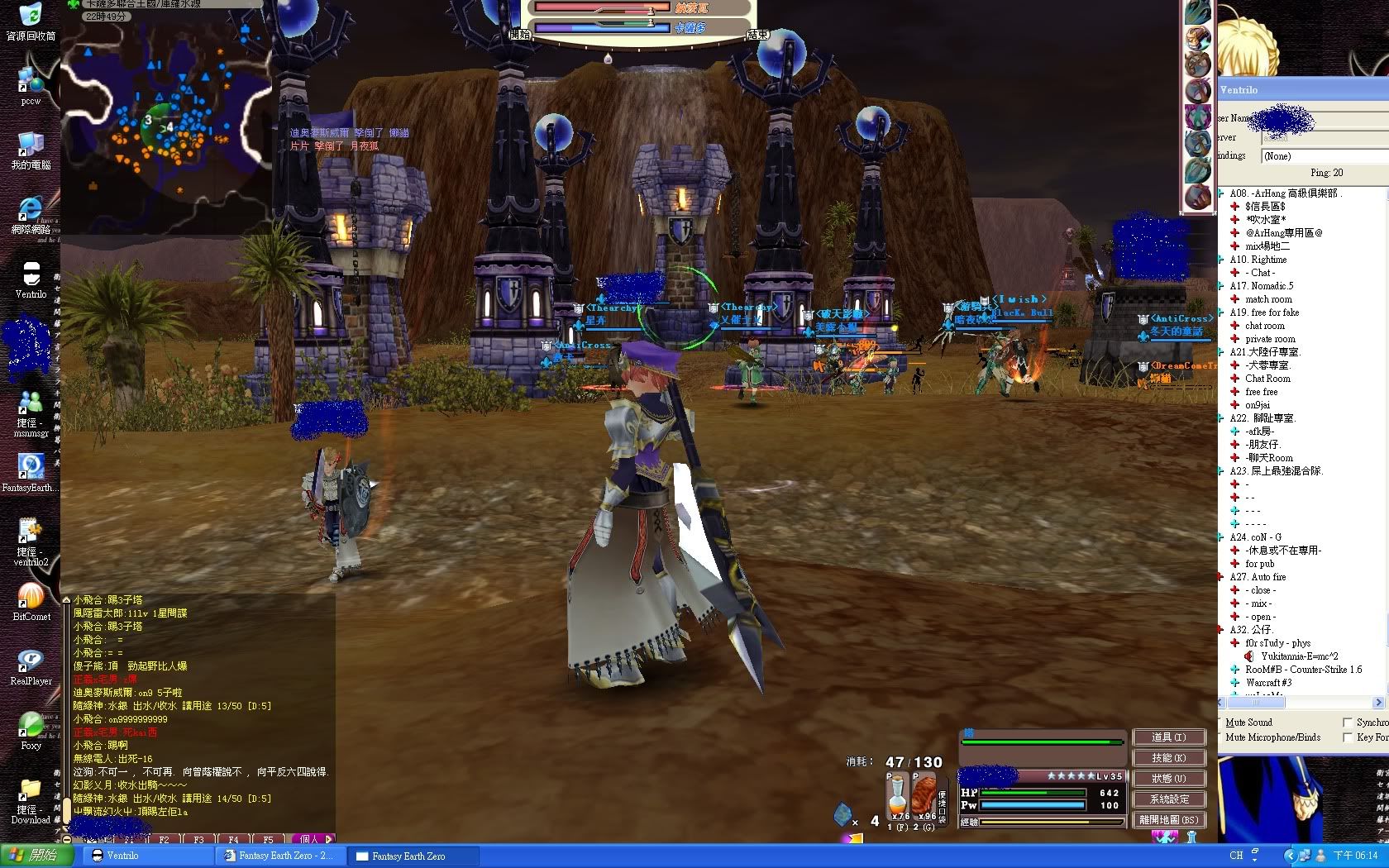
Task: Switch to the F2 chat tab
Action: [164, 839]
